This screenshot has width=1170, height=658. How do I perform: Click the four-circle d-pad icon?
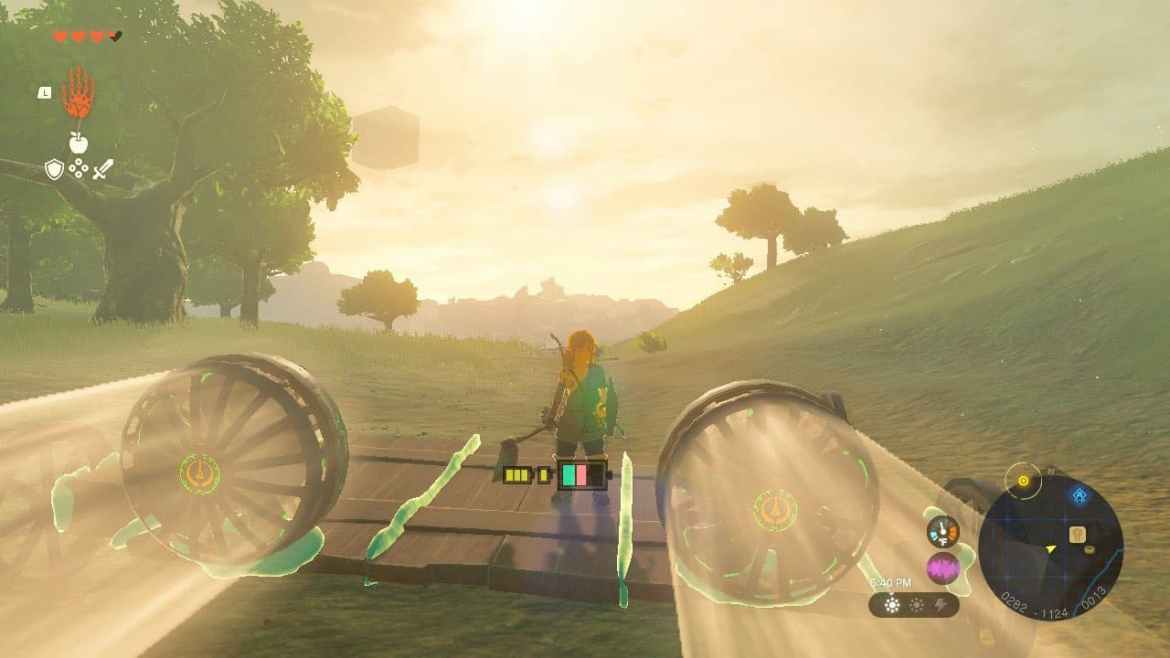click(78, 170)
